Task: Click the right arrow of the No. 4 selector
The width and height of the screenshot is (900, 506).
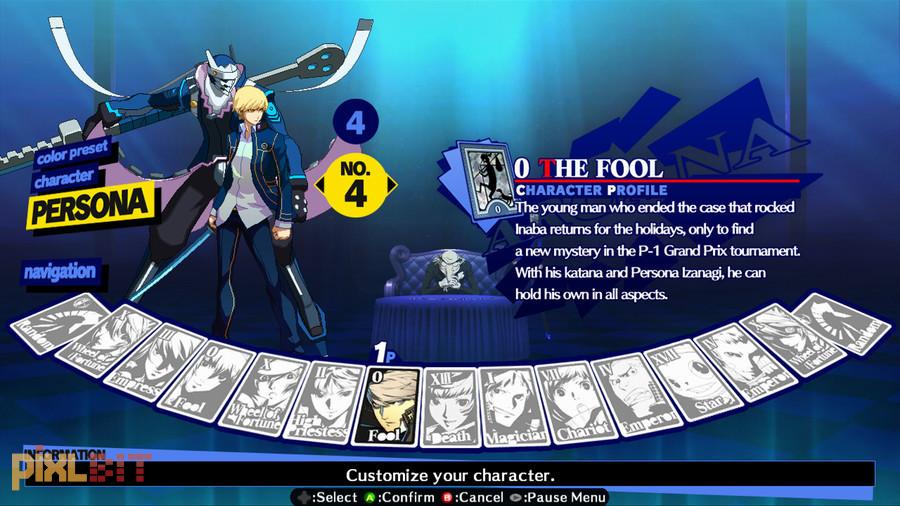Action: click(392, 185)
